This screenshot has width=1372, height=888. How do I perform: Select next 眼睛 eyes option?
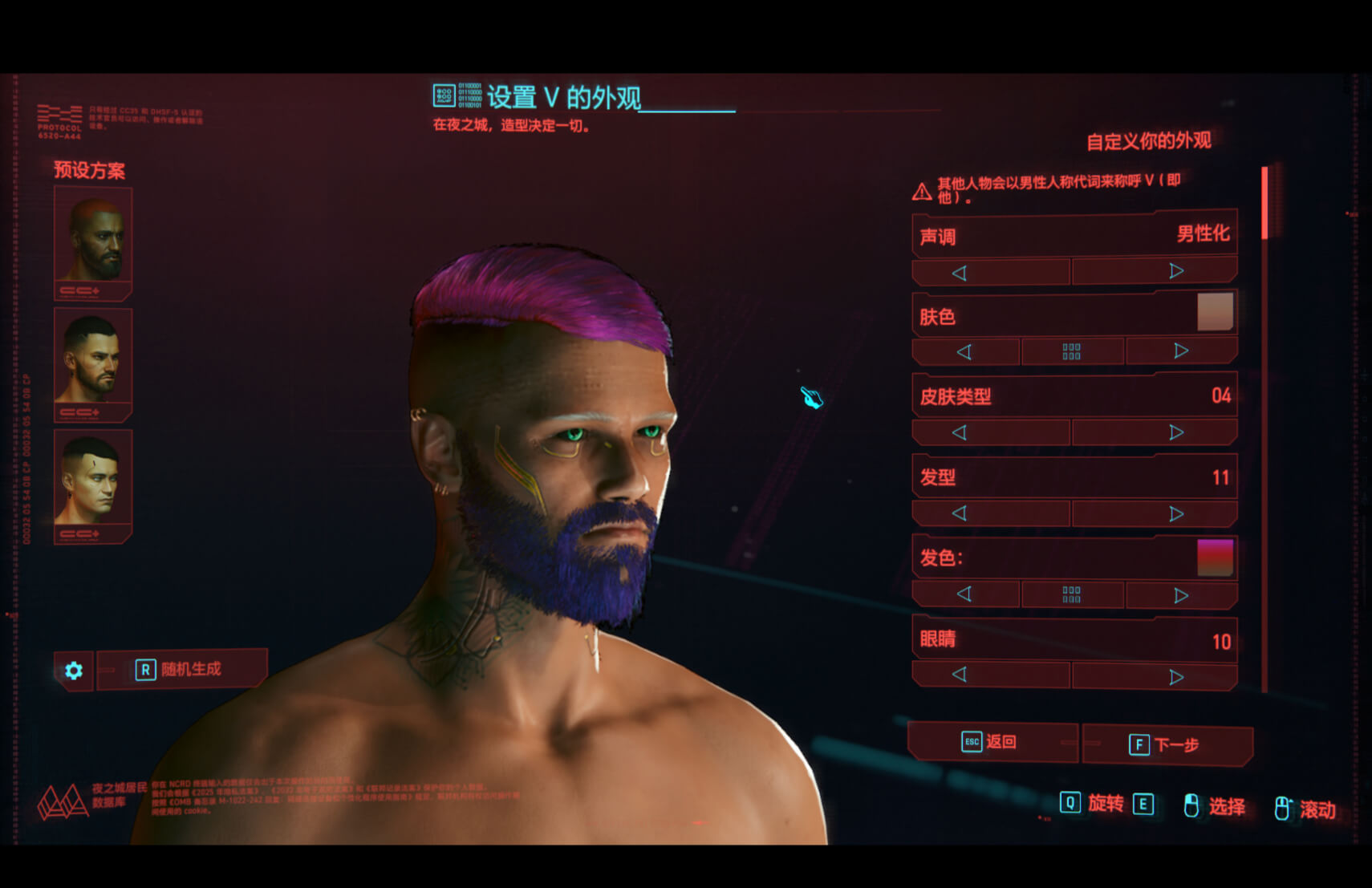[1175, 677]
